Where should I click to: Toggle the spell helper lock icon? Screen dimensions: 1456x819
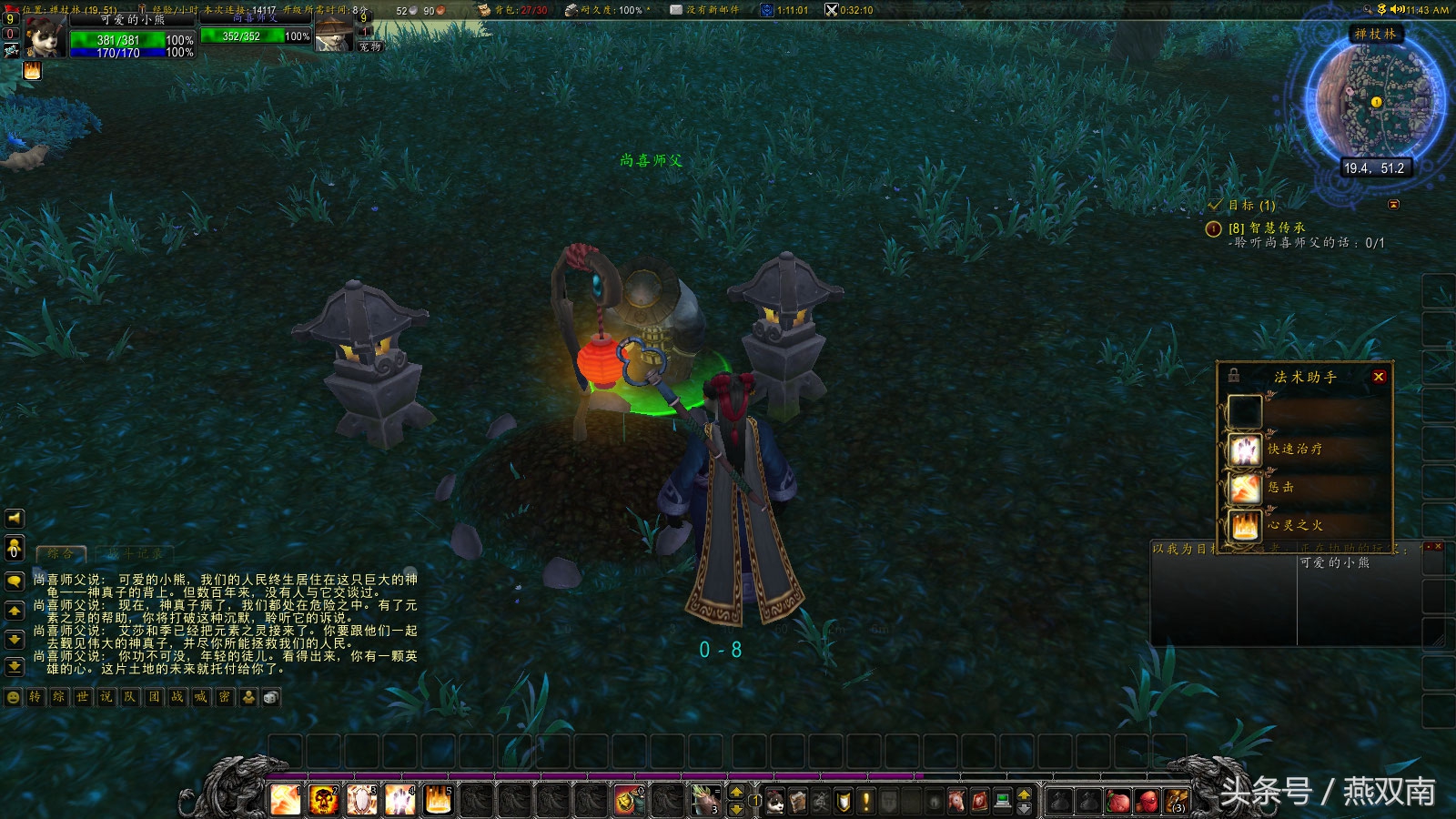[1234, 375]
